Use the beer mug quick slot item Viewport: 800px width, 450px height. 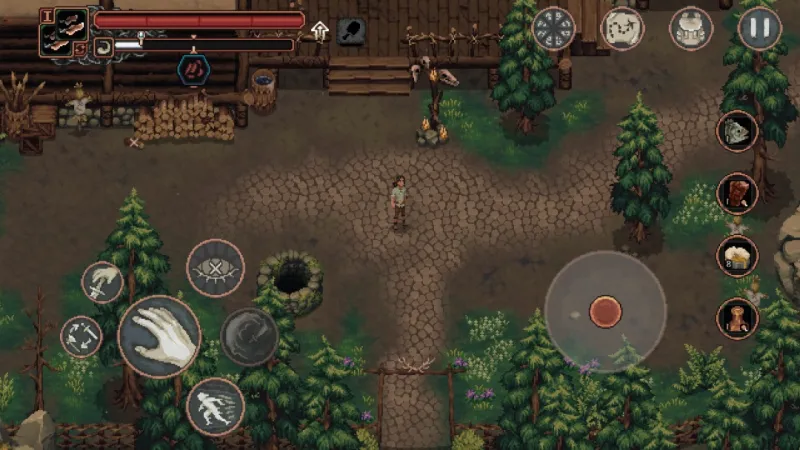coord(737,256)
